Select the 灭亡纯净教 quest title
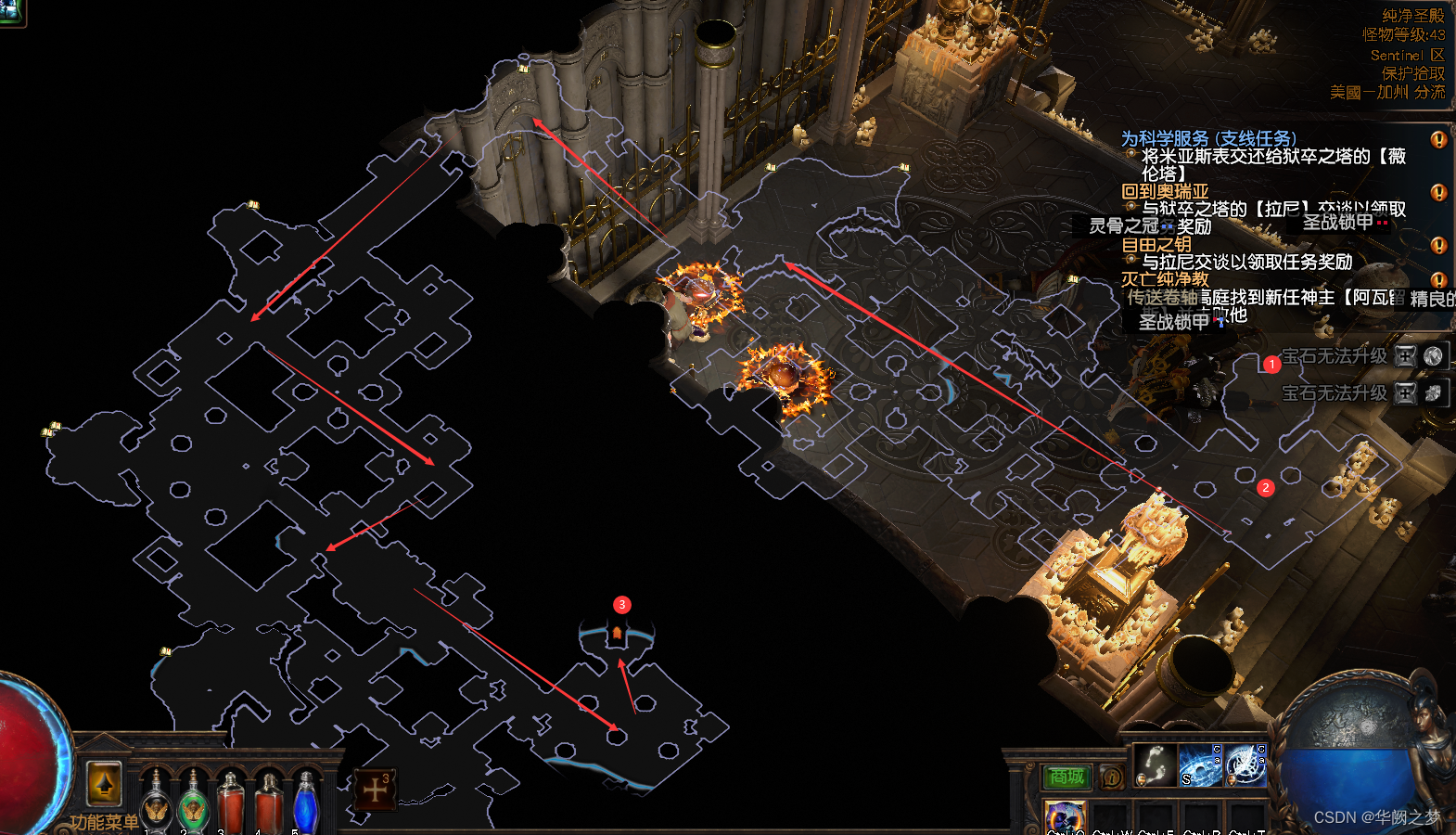This screenshot has width=1456, height=835. (1165, 278)
